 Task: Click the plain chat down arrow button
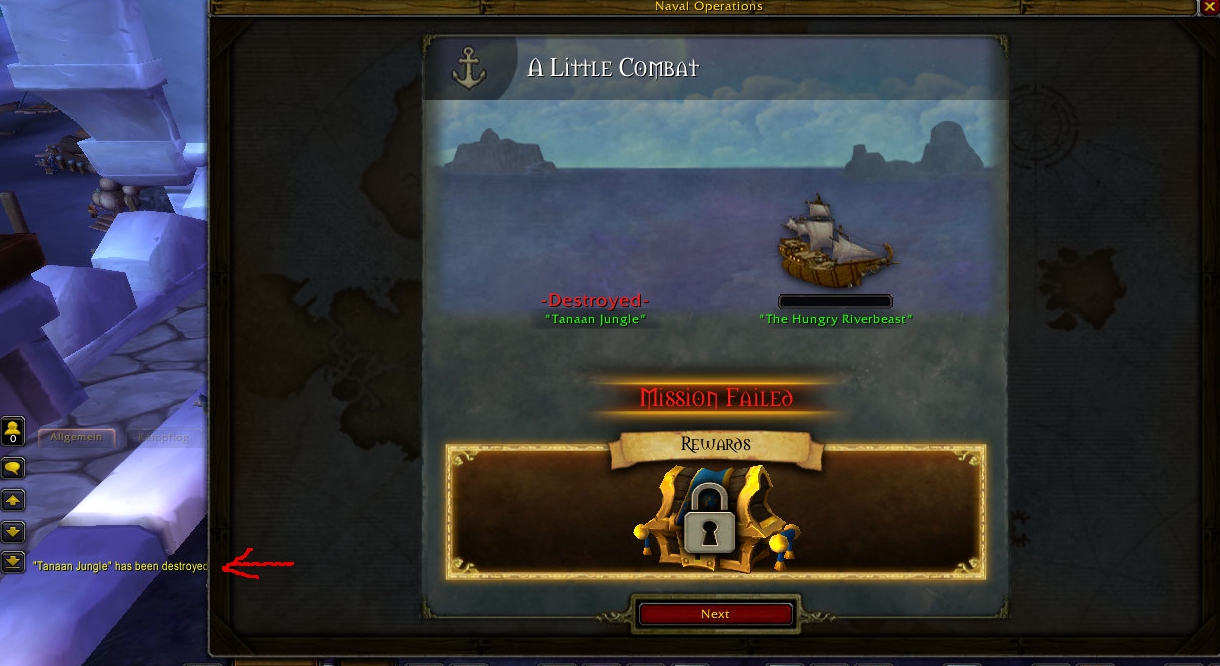[13, 531]
